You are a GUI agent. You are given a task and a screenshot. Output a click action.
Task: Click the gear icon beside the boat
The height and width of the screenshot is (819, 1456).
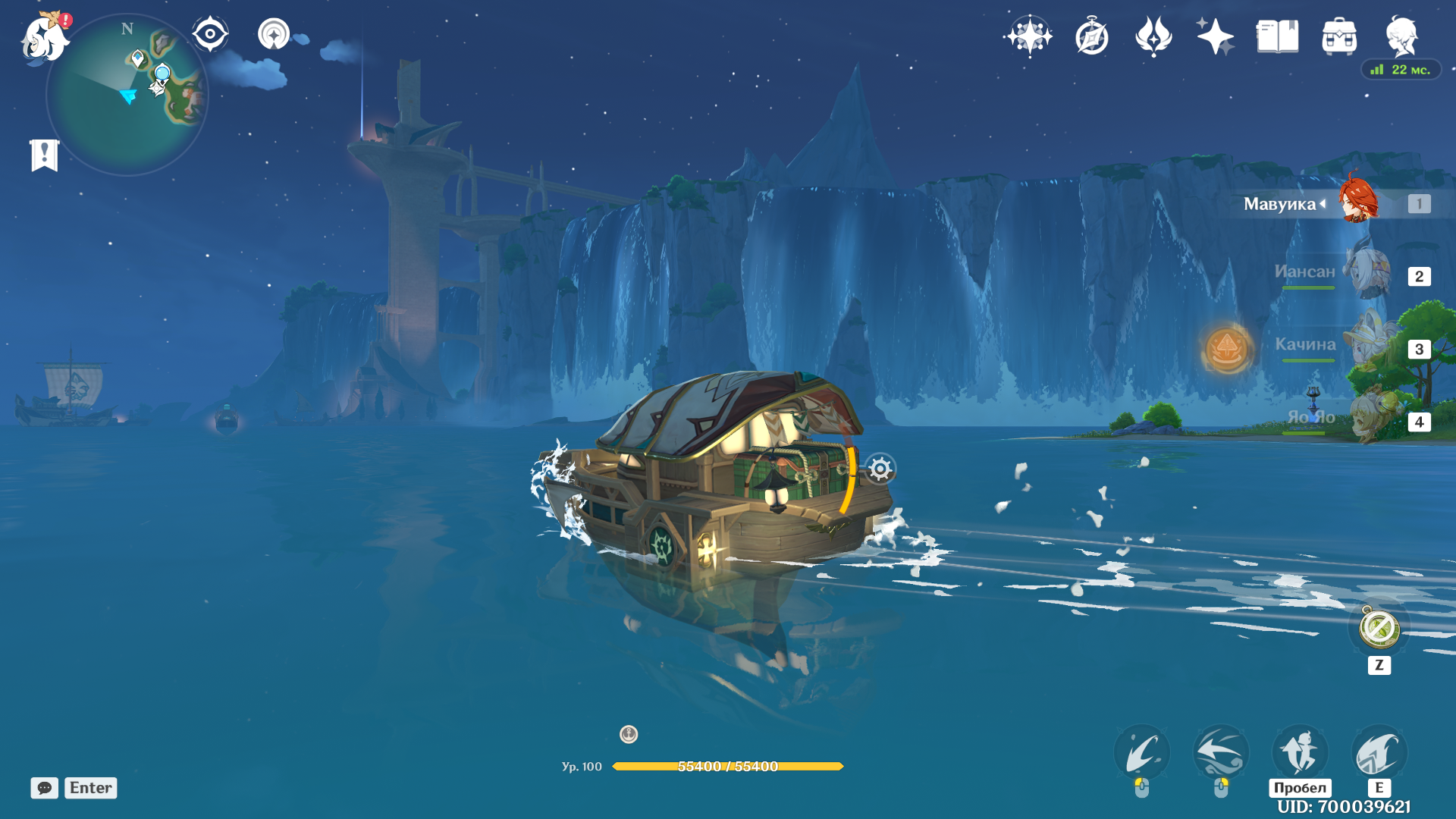pyautogui.click(x=880, y=469)
